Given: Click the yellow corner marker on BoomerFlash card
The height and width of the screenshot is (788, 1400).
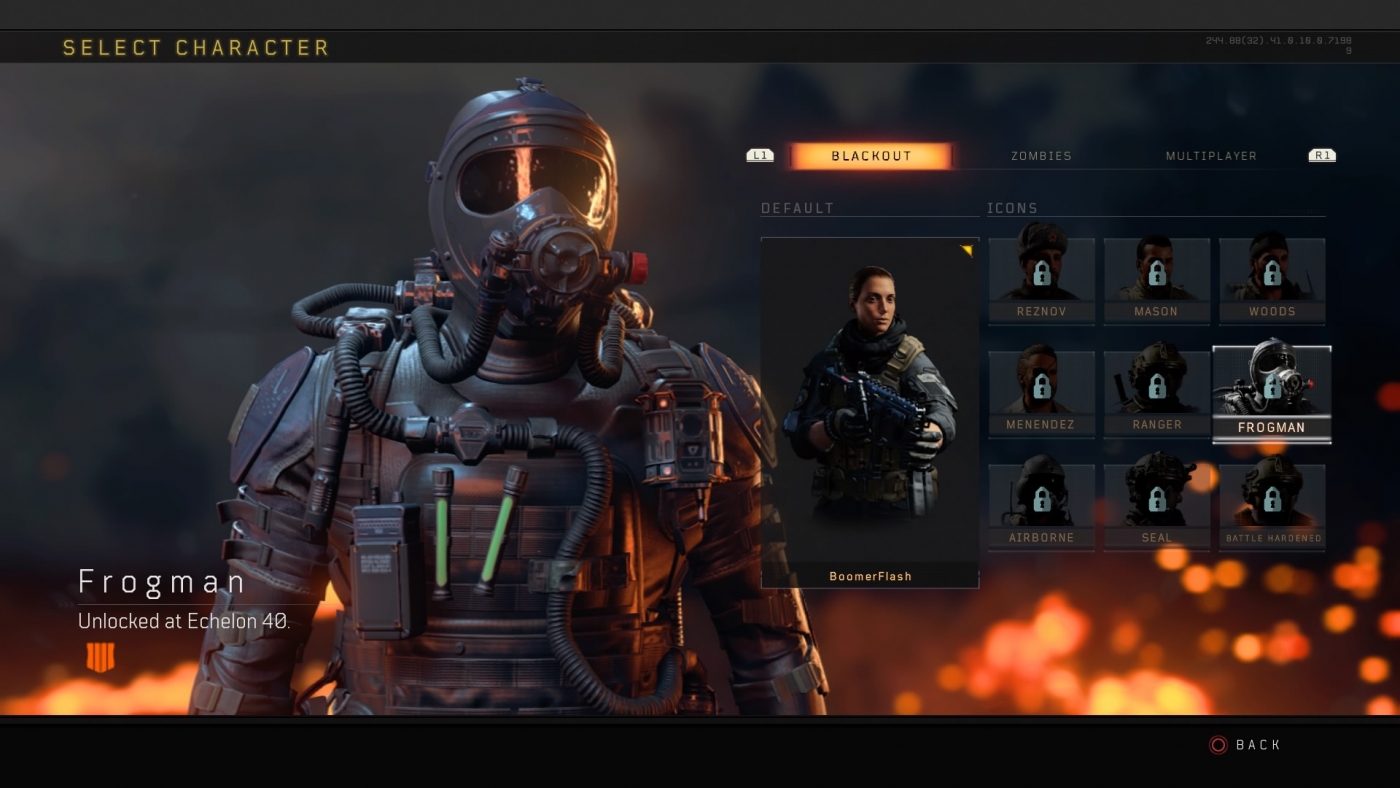Looking at the screenshot, I should click(967, 251).
